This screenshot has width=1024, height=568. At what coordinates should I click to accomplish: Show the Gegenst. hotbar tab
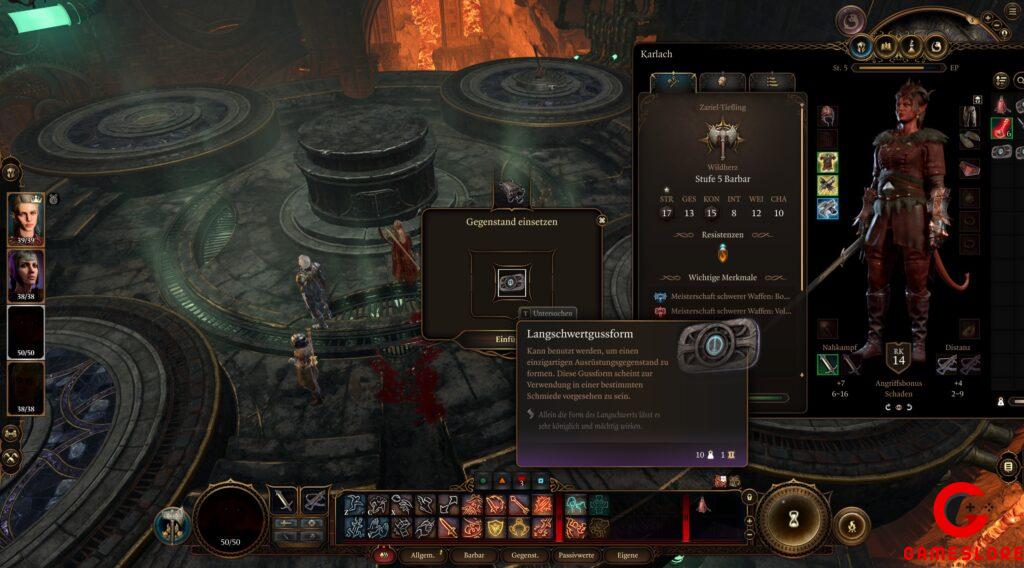pyautogui.click(x=525, y=555)
